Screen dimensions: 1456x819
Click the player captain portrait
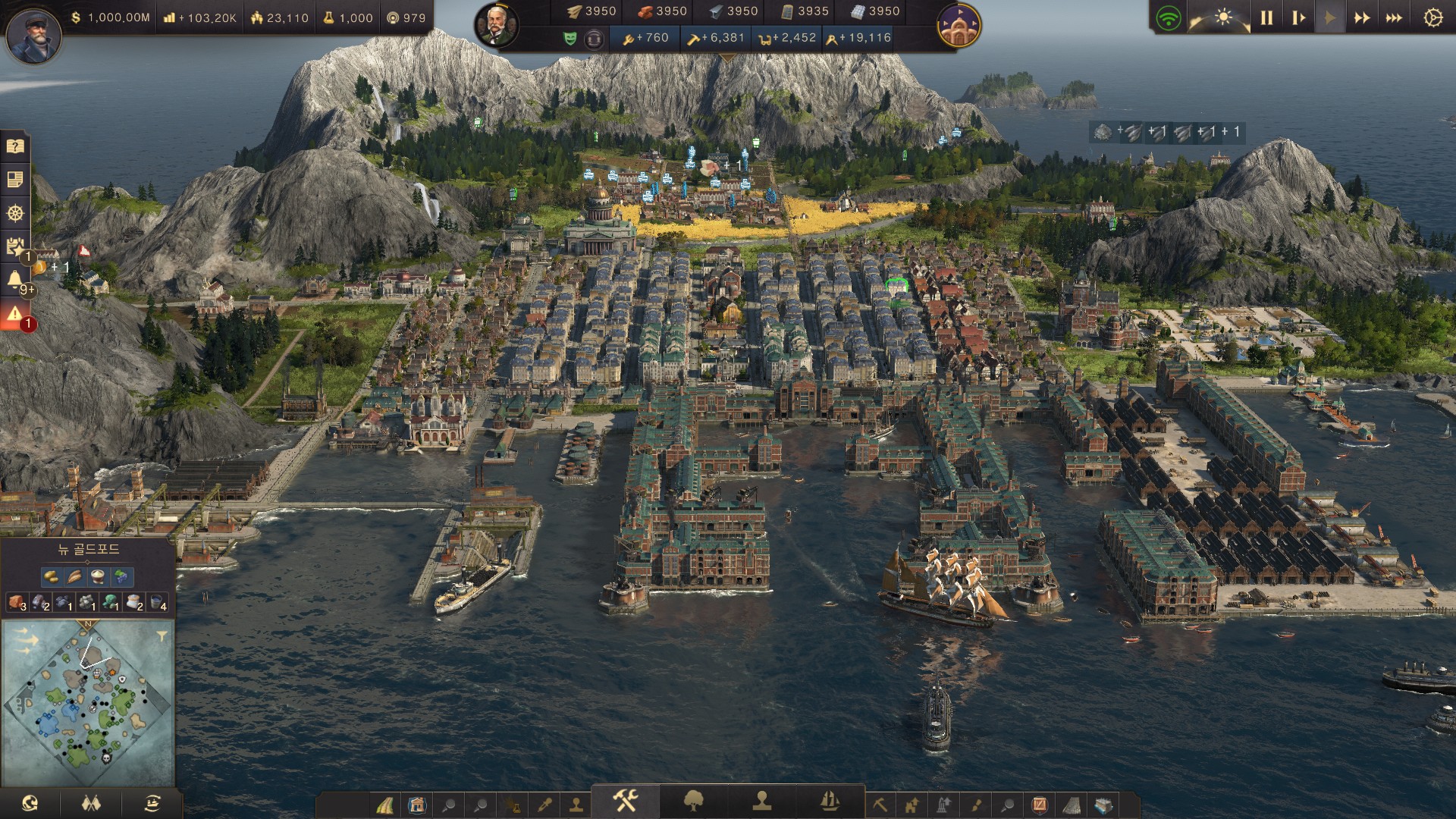point(33,34)
